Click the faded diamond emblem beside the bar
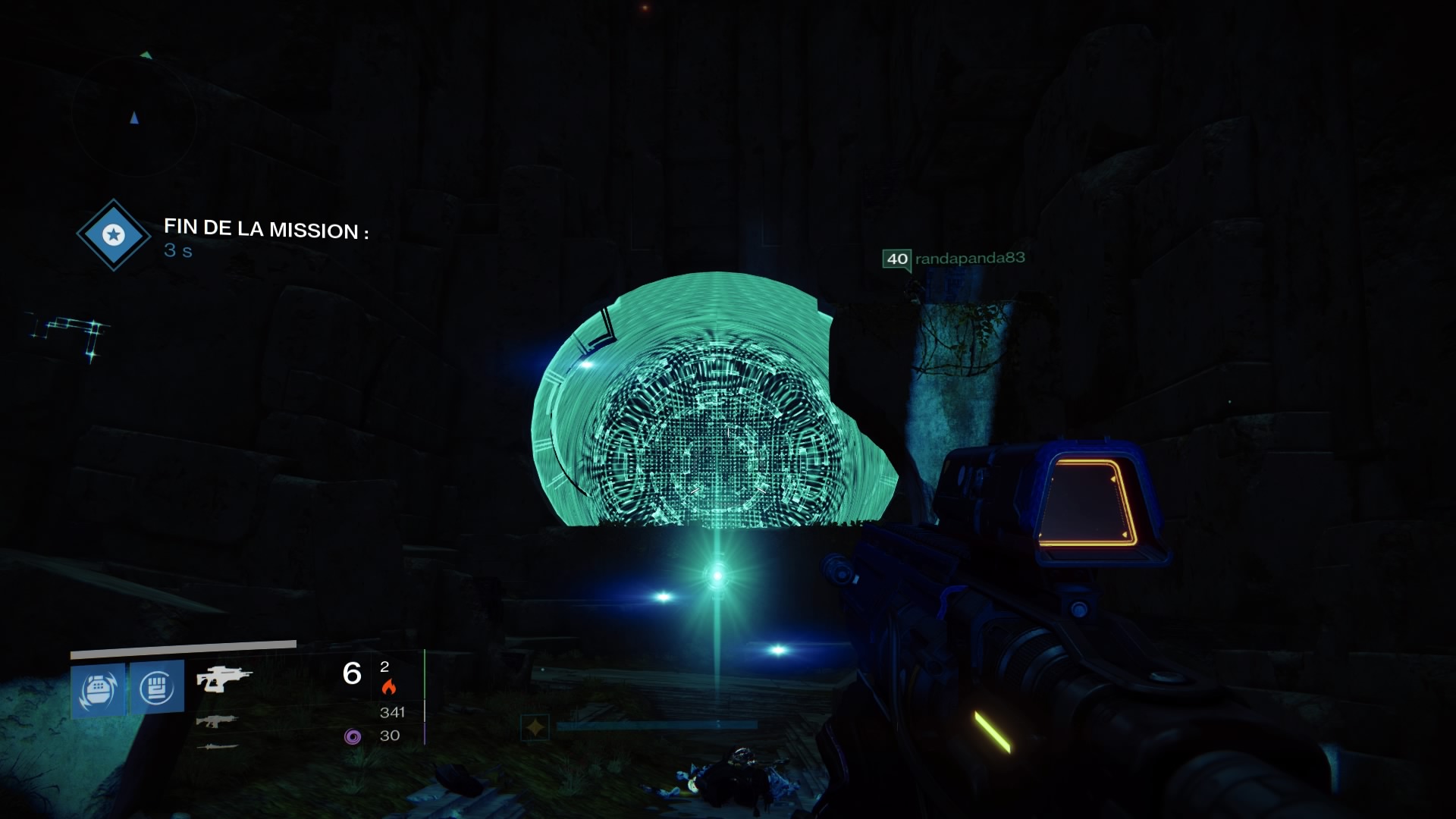The height and width of the screenshot is (819, 1456). click(535, 728)
